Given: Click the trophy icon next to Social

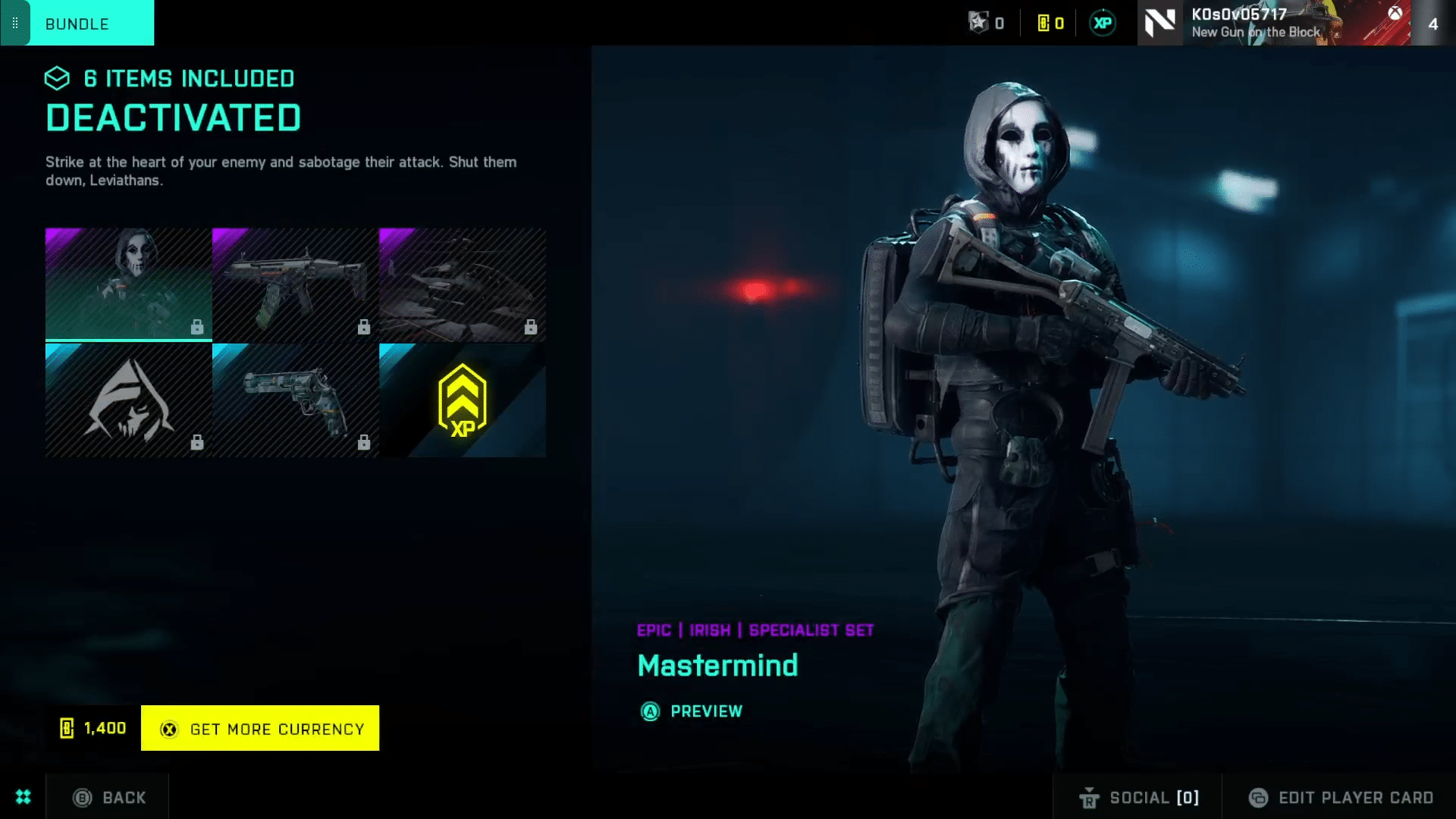Looking at the screenshot, I should pos(1090,798).
